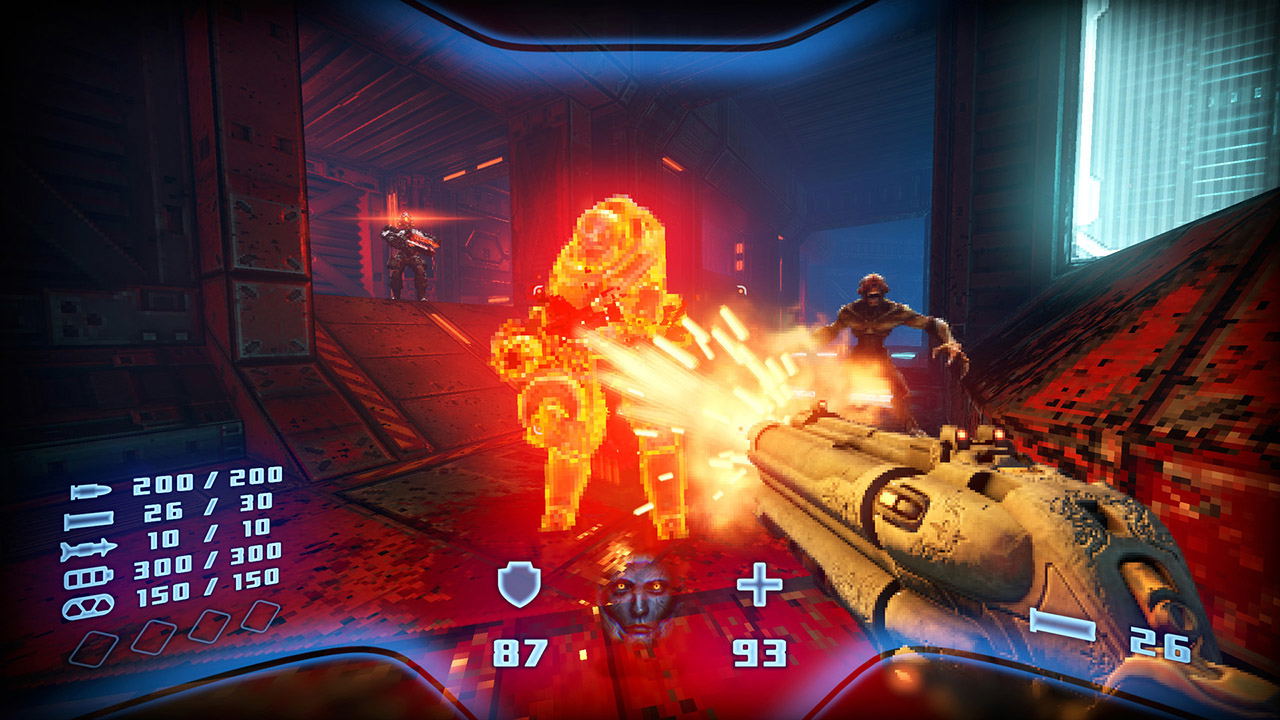Click the tri-cell energy ammo icon
The width and height of the screenshot is (1280, 720).
point(87,607)
